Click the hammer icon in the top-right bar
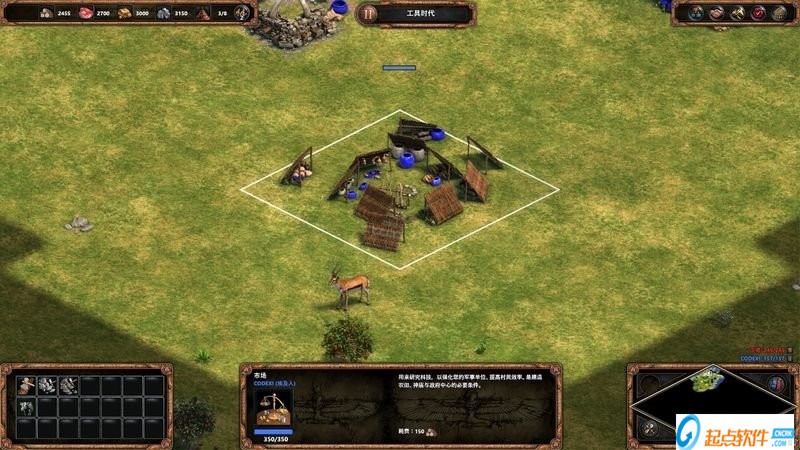Image resolution: width=800 pixels, height=450 pixels. click(x=737, y=13)
